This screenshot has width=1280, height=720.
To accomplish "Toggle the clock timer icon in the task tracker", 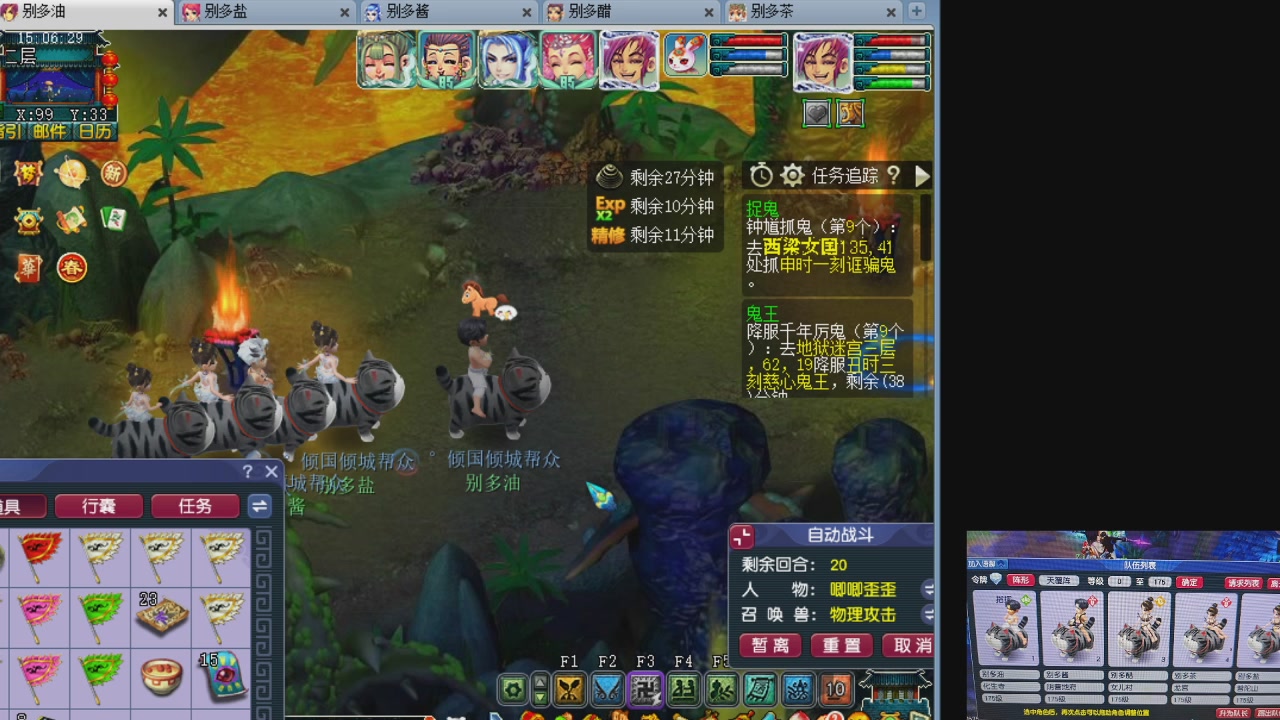I will (x=760, y=175).
